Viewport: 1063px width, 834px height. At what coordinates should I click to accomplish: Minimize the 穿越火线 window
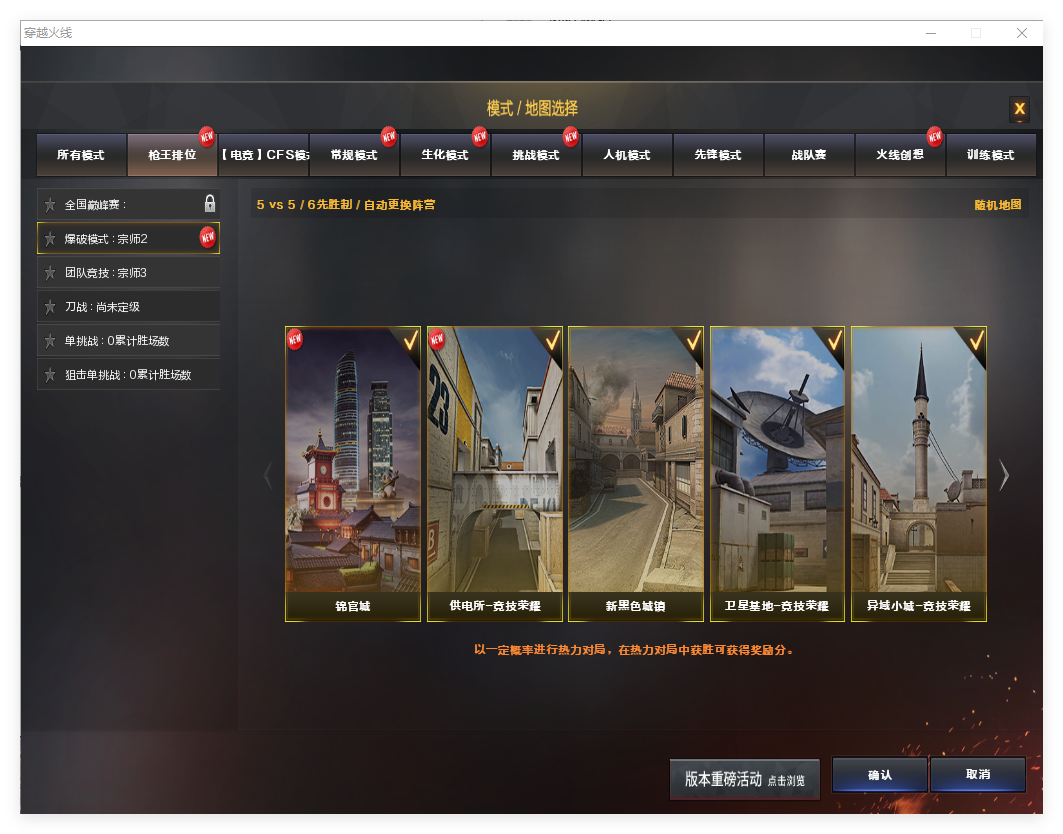(930, 33)
